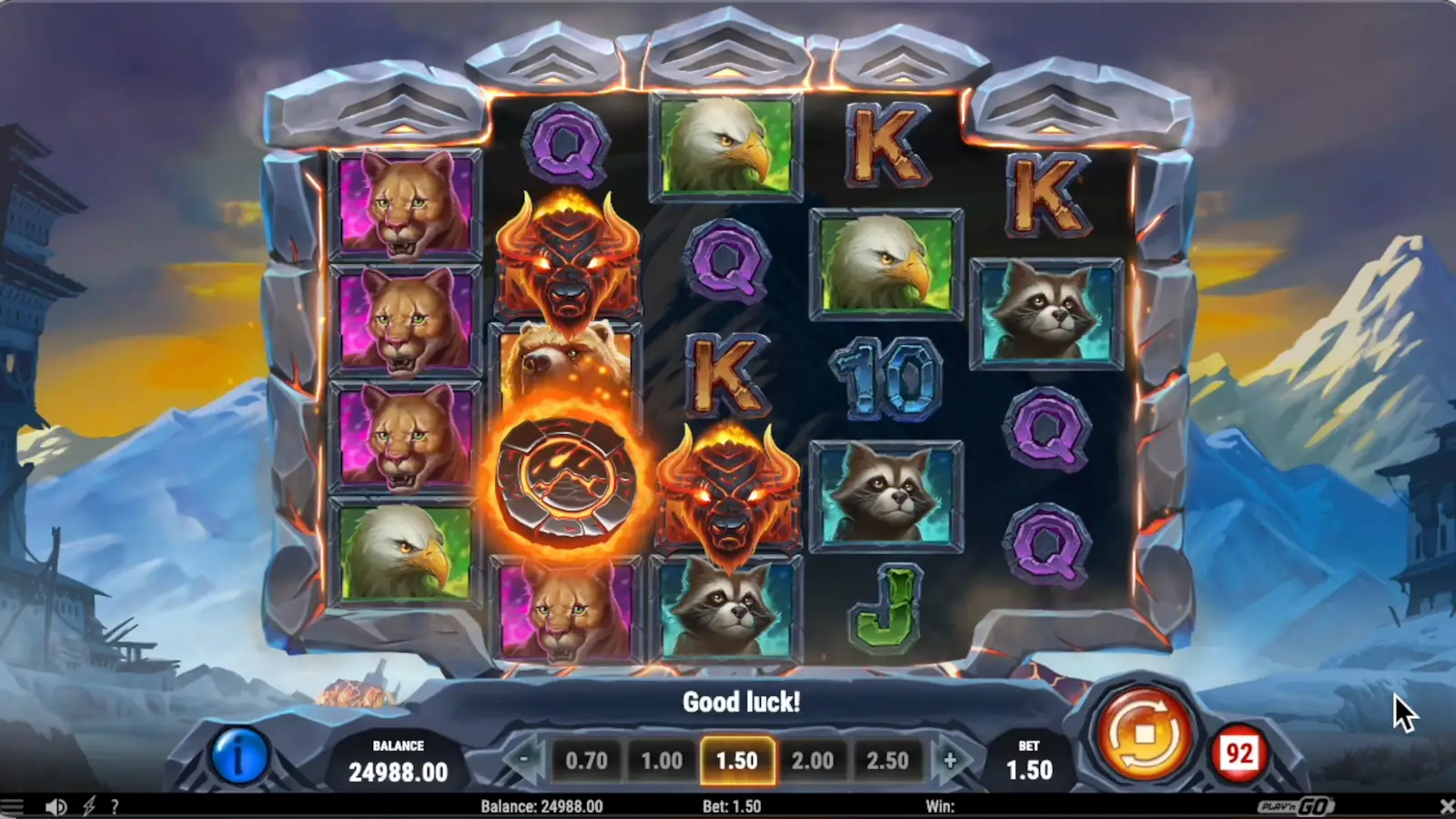Select the 2.50 bet amount
This screenshot has height=819, width=1456.
point(890,761)
